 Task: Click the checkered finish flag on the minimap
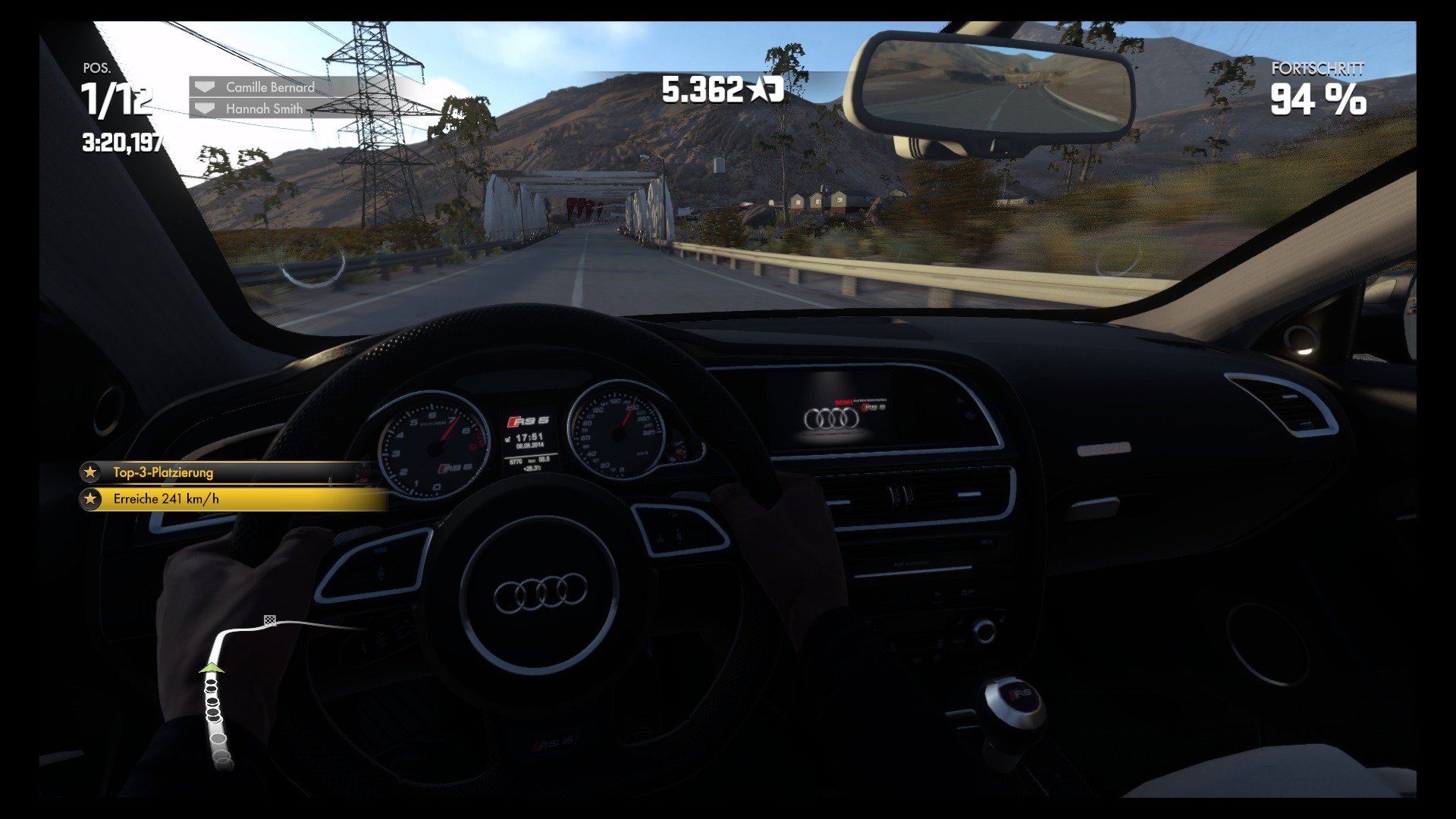[270, 620]
